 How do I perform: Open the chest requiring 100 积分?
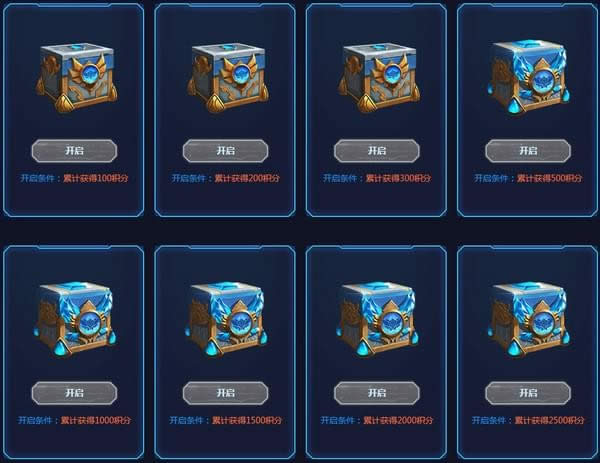[74, 151]
